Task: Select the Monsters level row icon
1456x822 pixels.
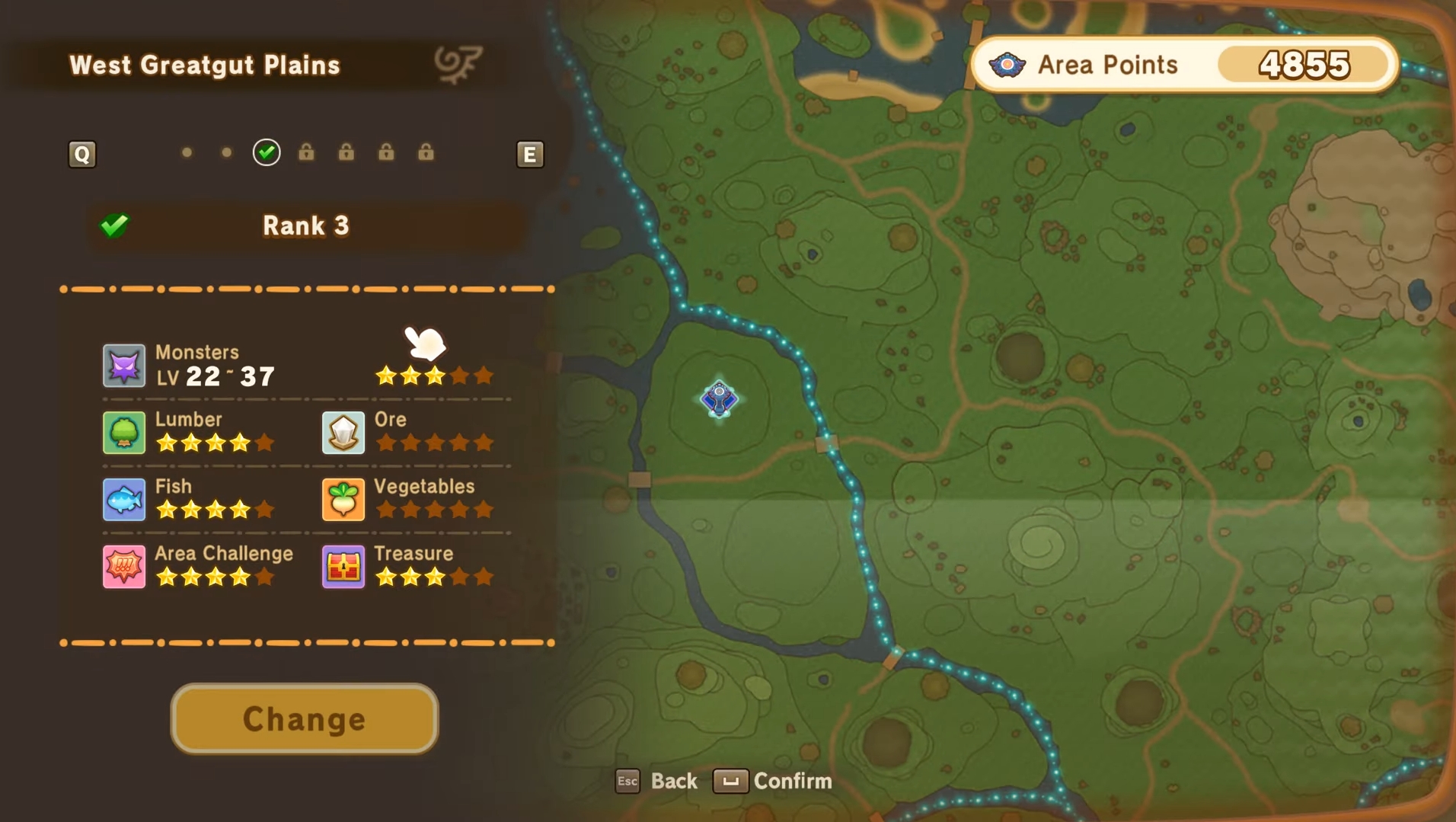Action: [124, 366]
